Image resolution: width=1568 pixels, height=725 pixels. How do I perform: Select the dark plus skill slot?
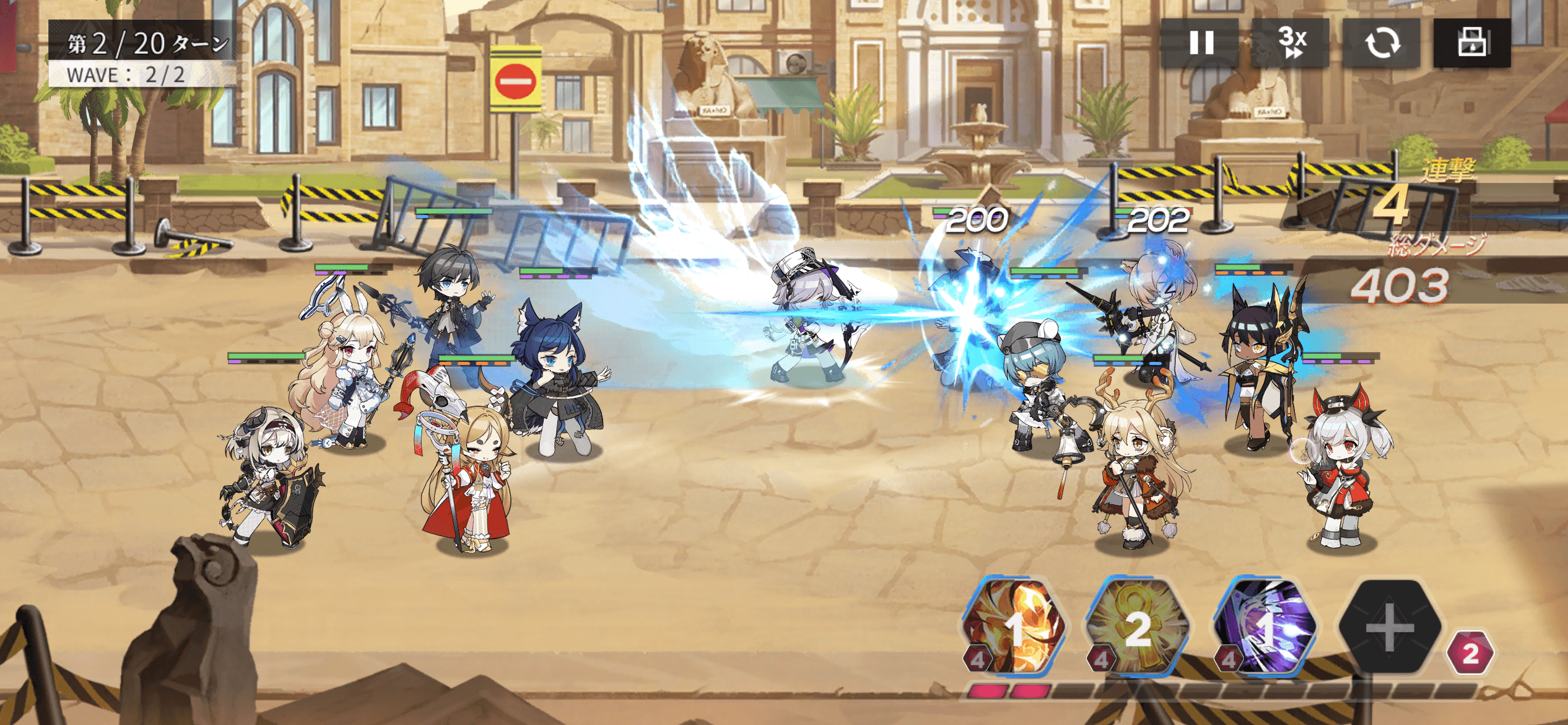(x=1390, y=627)
